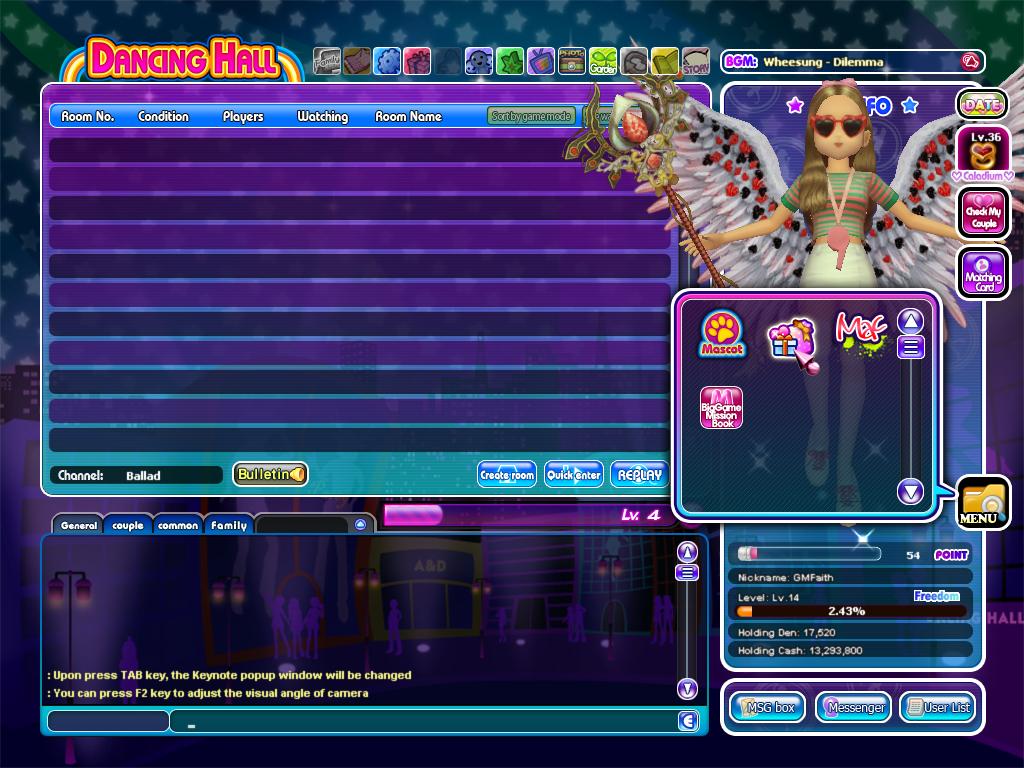Screen dimensions: 1024x768
Task: Toggle the yellow folder MENU button
Action: (x=982, y=500)
